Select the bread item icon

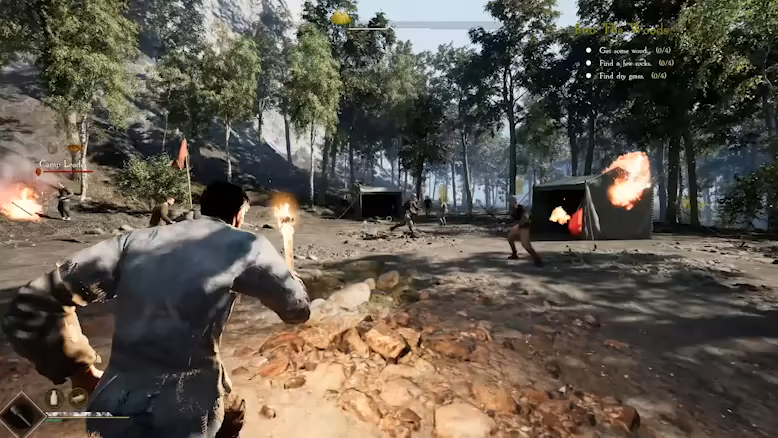78,397
